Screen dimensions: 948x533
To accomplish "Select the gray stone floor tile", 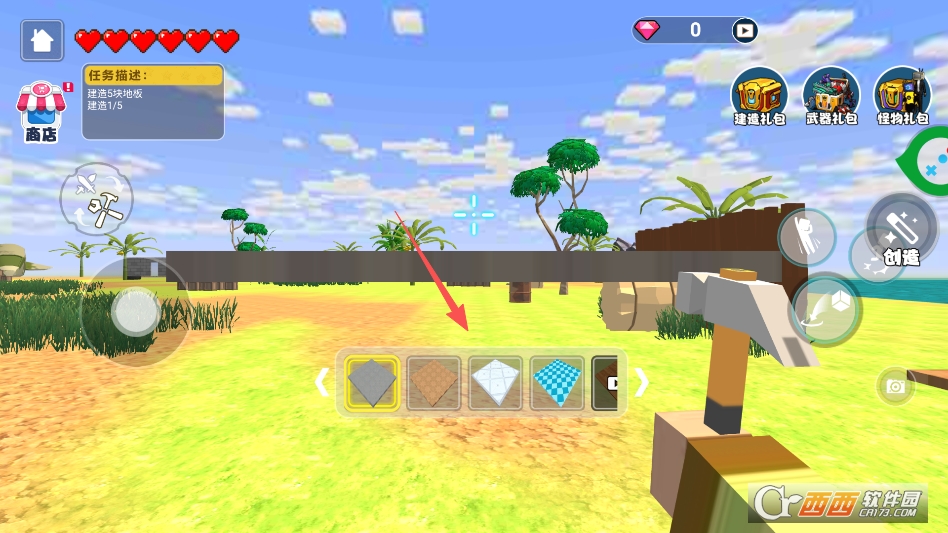I will tap(372, 382).
